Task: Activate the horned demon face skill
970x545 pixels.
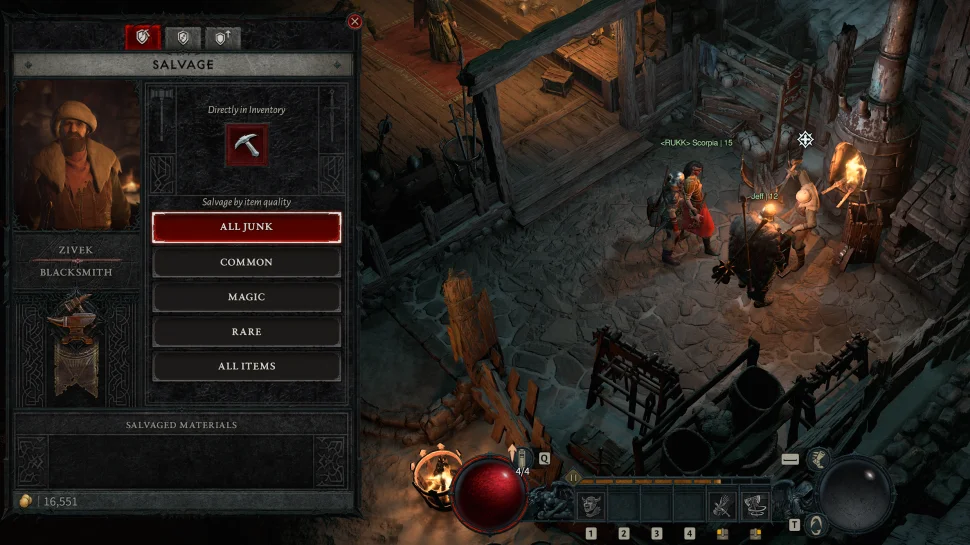Action: (590, 506)
